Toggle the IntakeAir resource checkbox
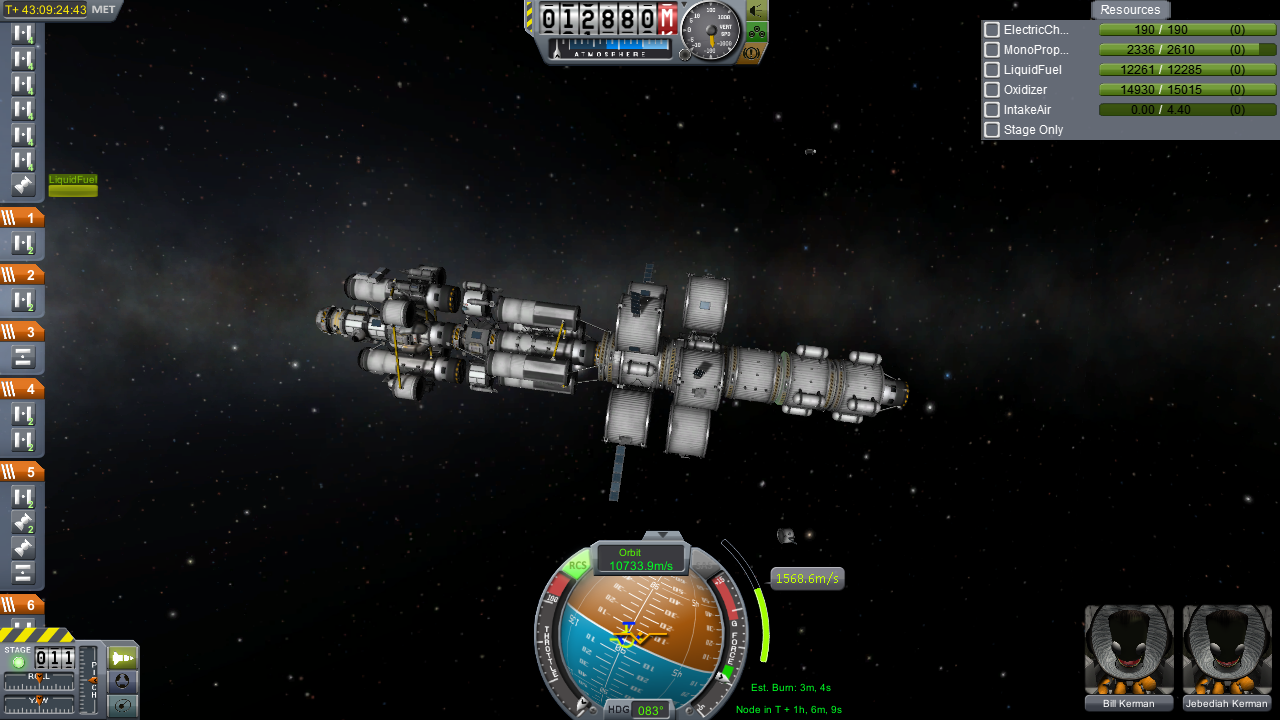This screenshot has width=1280, height=720. 992,110
